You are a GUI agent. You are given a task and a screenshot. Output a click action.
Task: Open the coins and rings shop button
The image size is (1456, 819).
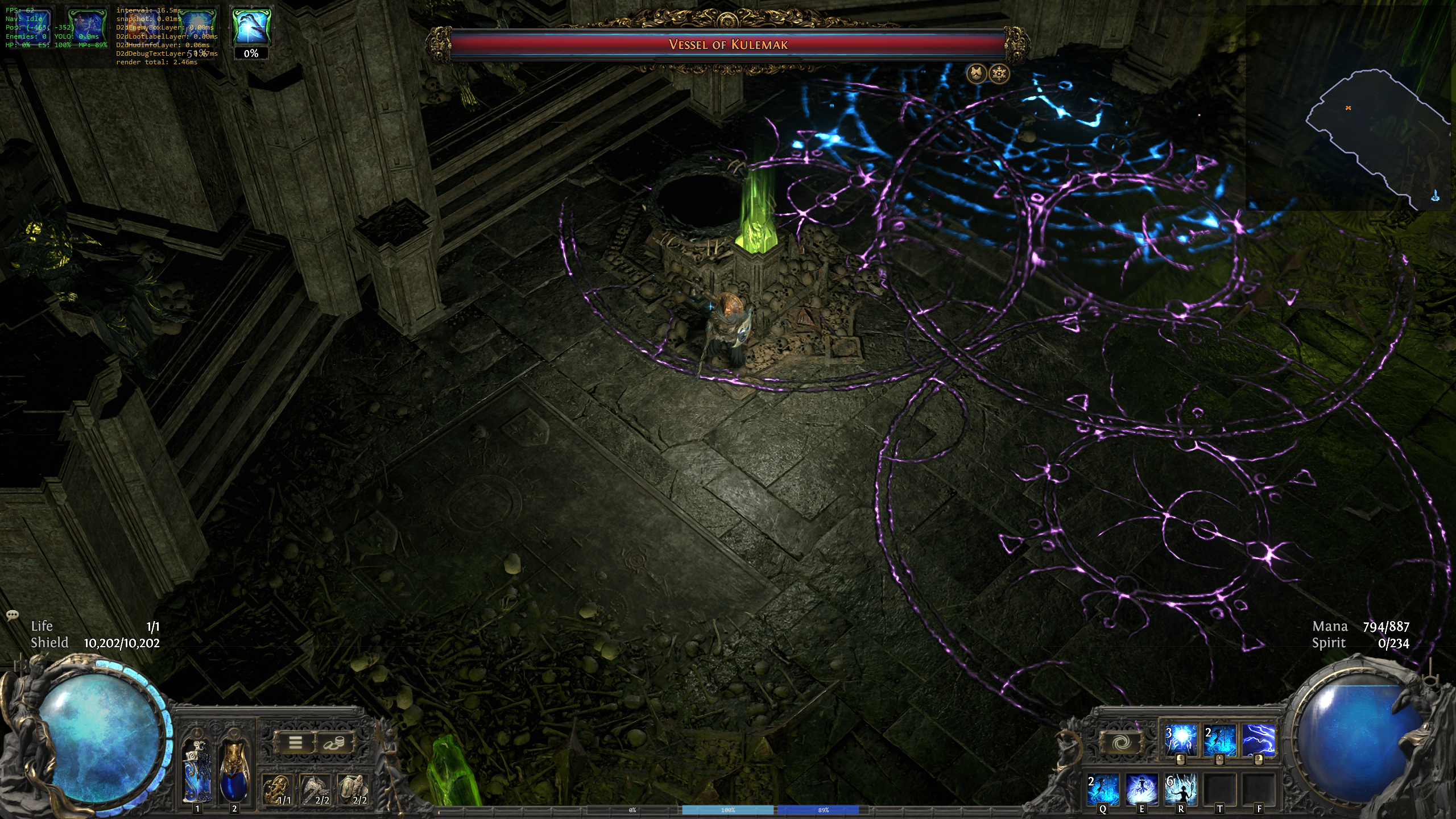click(334, 742)
